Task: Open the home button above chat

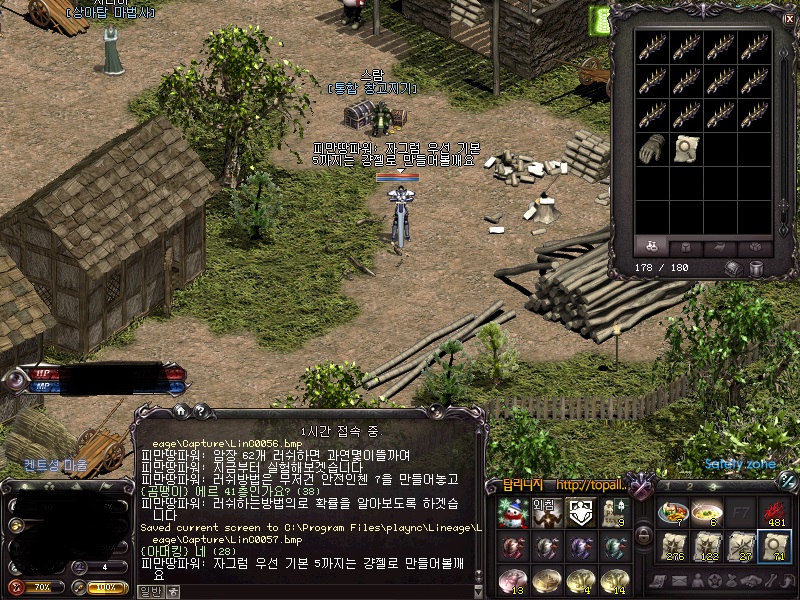Action: pyautogui.click(x=181, y=409)
